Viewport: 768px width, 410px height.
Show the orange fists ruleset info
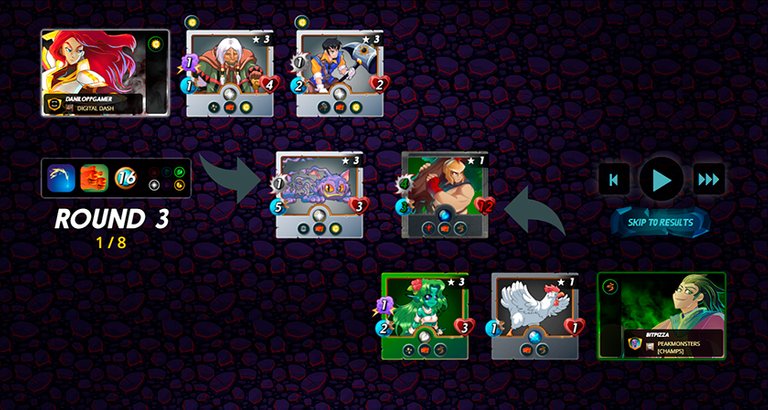tap(94, 178)
